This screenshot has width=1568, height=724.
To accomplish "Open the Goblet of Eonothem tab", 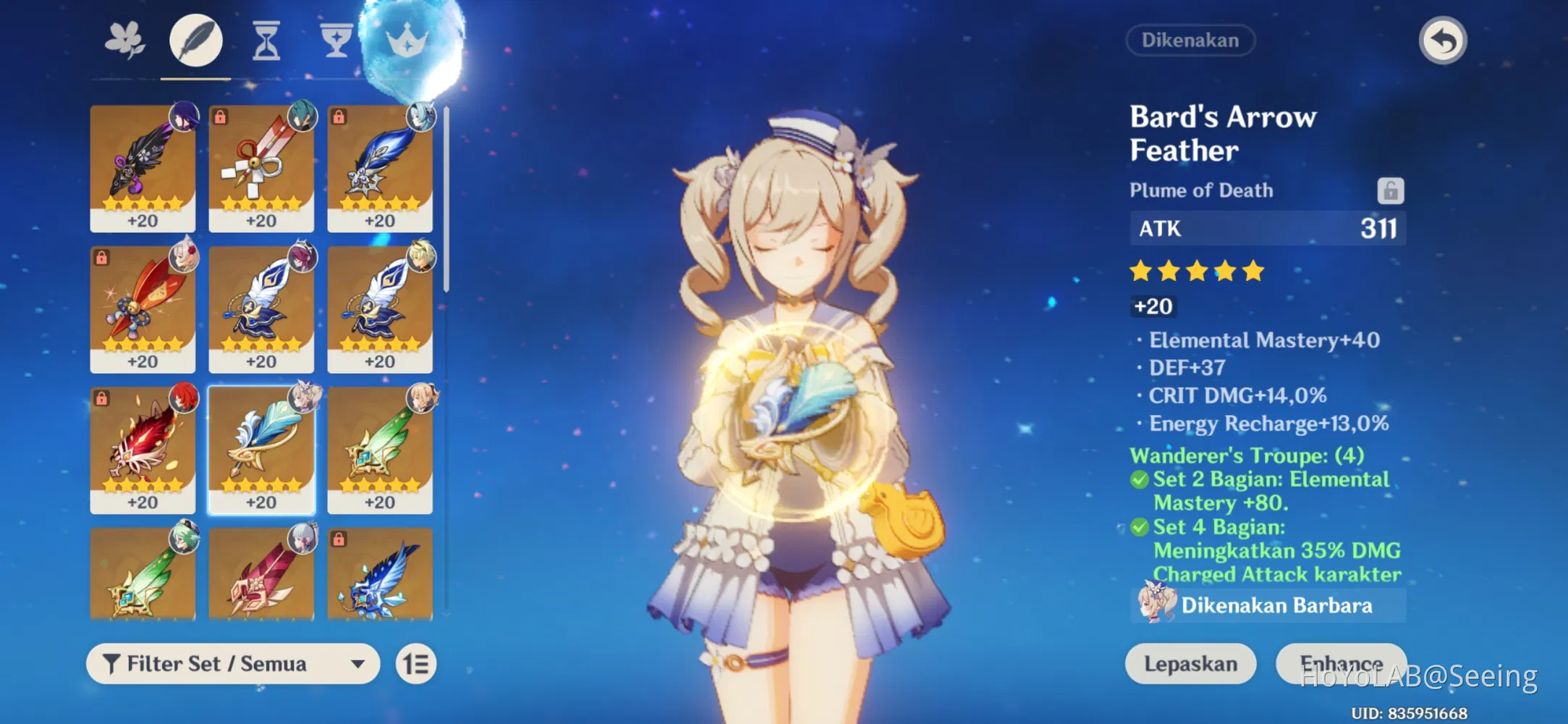I will (335, 40).
